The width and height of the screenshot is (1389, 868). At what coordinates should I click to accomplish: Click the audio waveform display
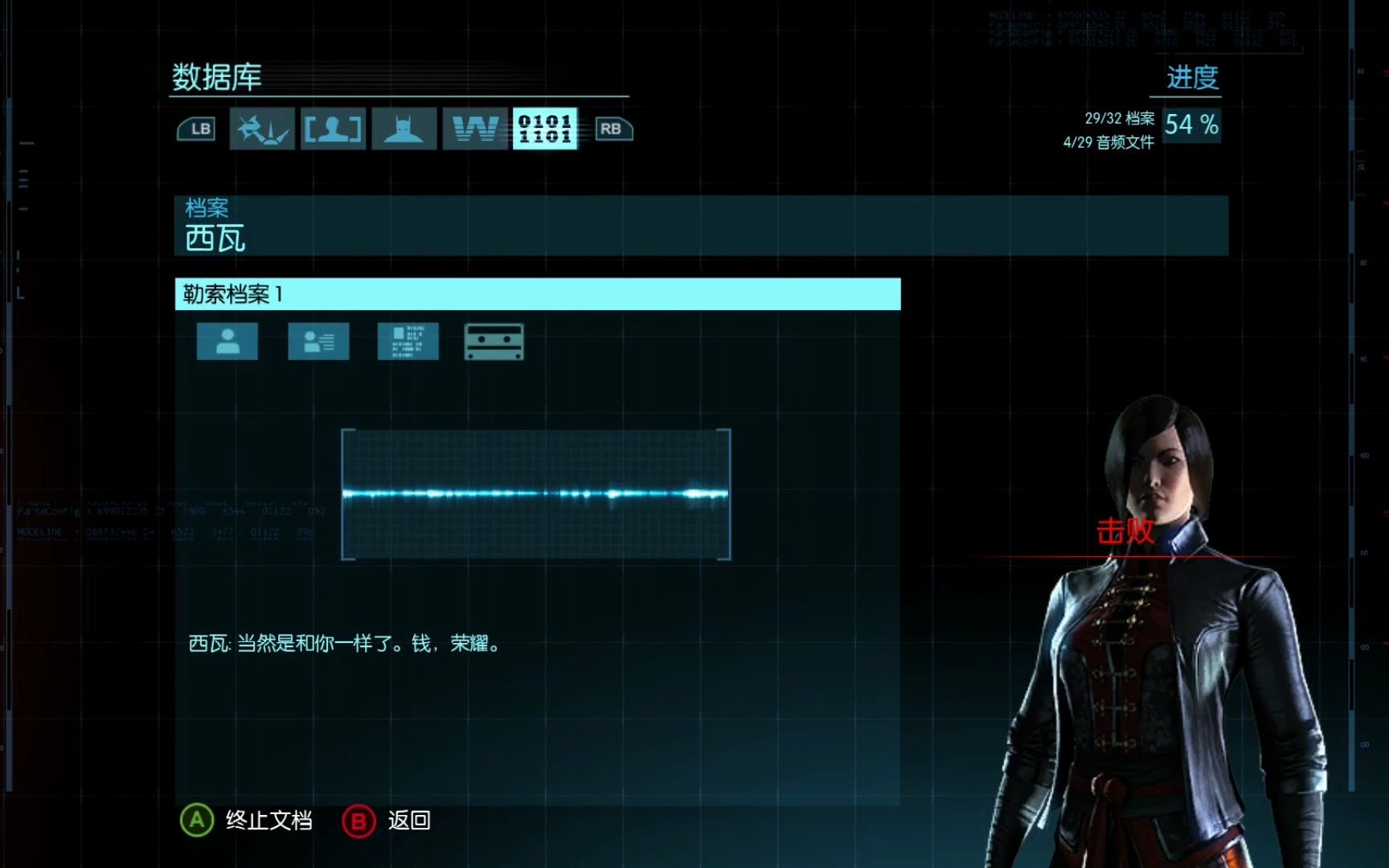pos(536,494)
